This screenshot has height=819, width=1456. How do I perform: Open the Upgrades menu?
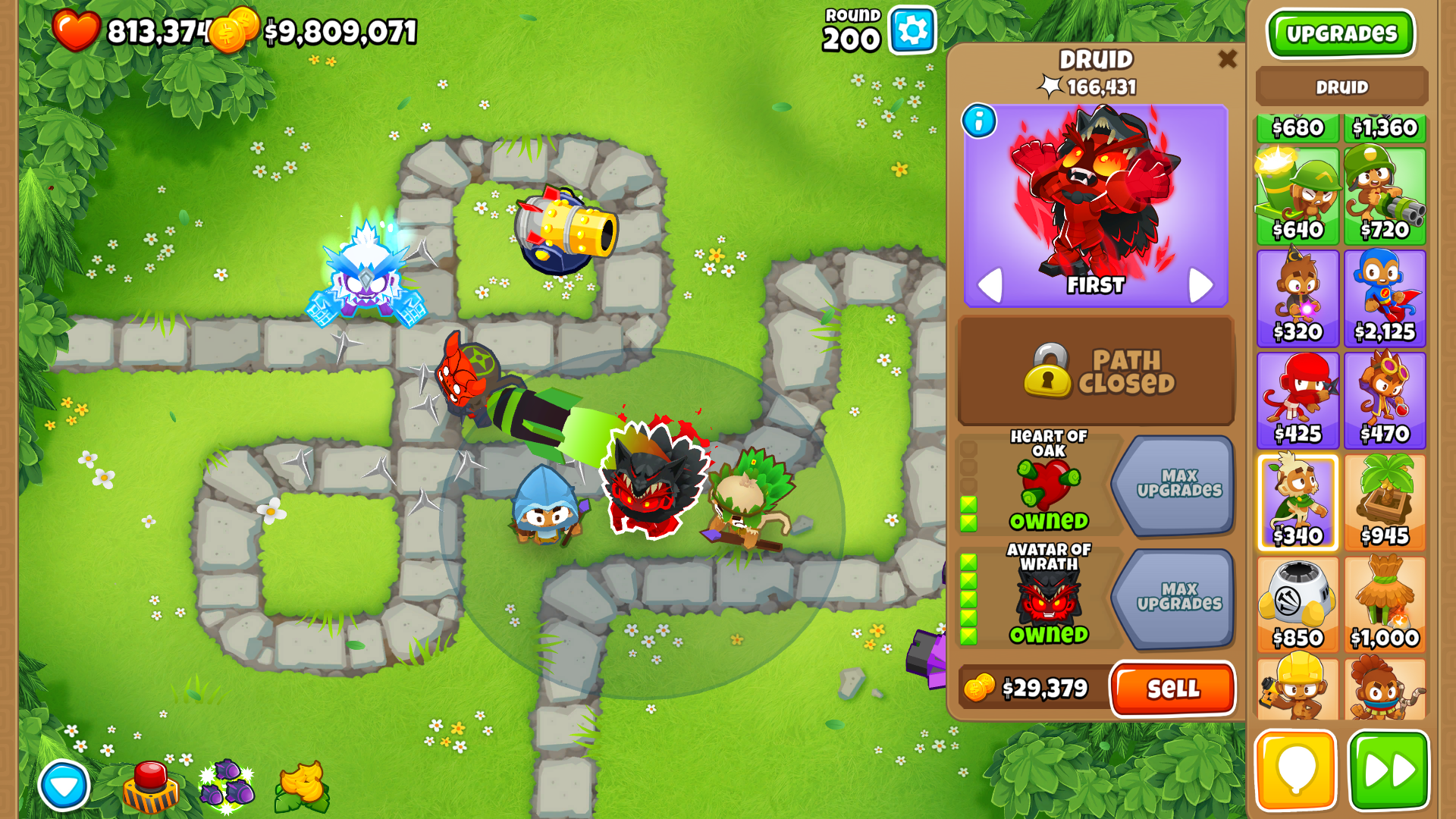[1341, 34]
